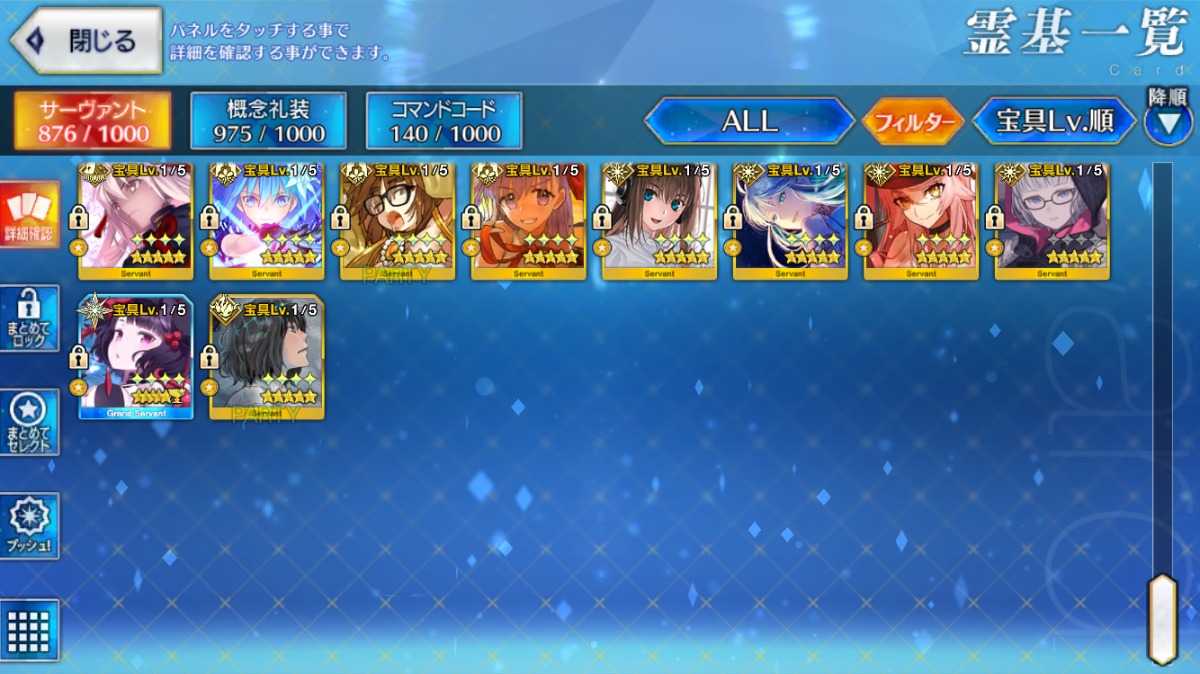Choose the blue-haired servant card

point(266,222)
